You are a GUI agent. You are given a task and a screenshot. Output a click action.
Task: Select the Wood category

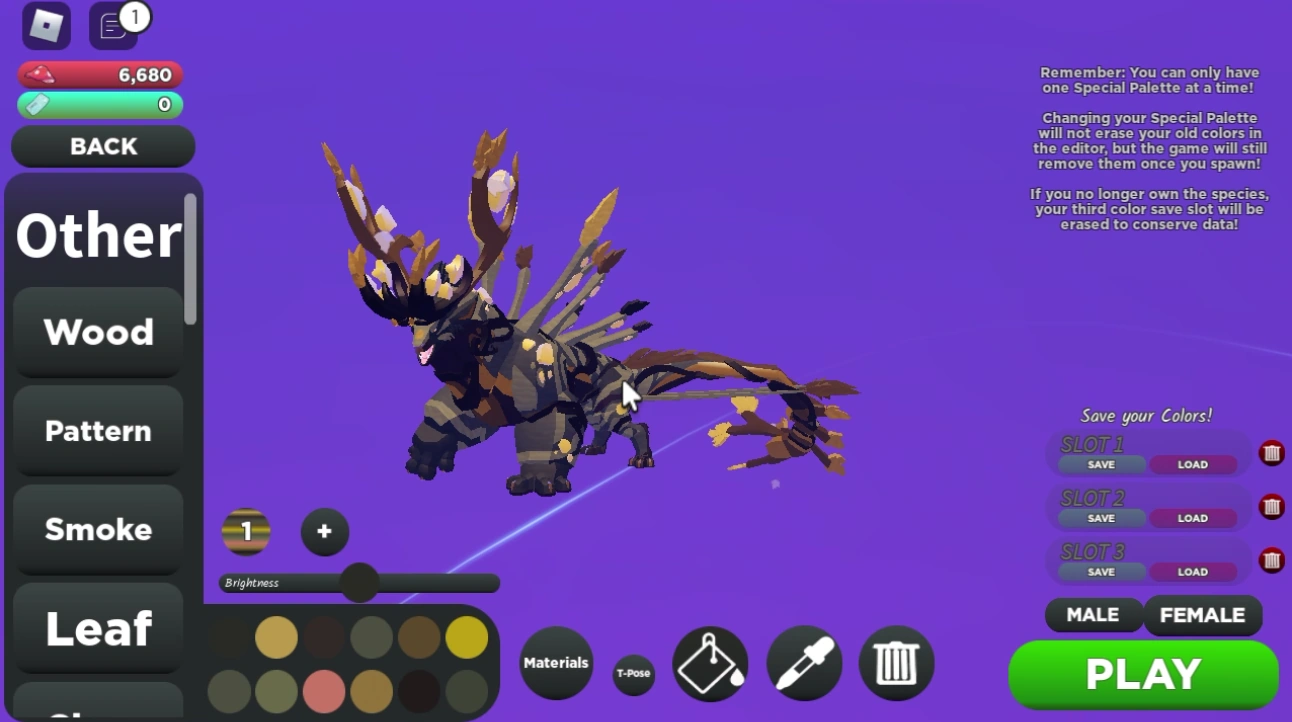(x=97, y=332)
